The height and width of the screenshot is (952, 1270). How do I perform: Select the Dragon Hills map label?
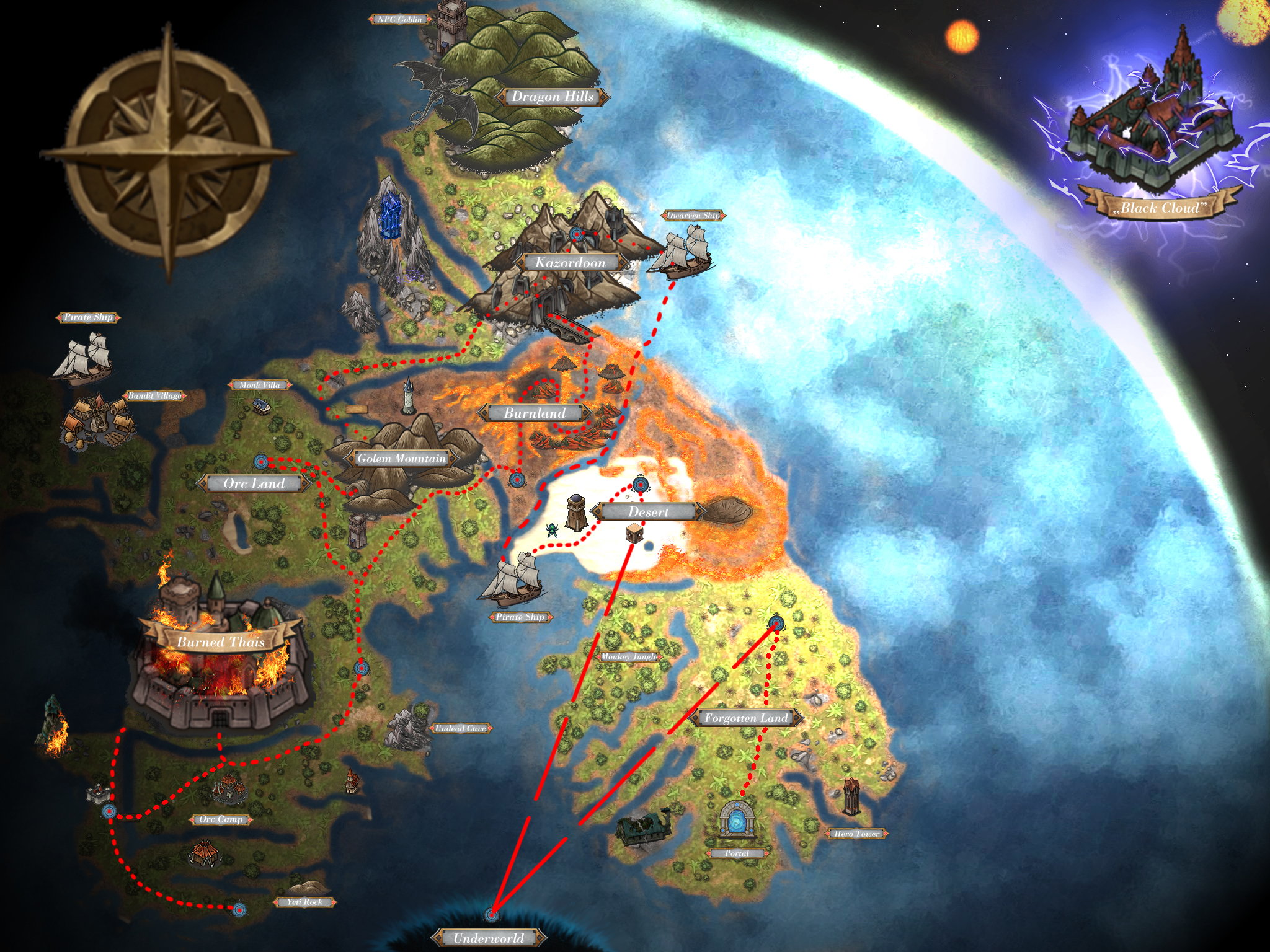[x=552, y=97]
